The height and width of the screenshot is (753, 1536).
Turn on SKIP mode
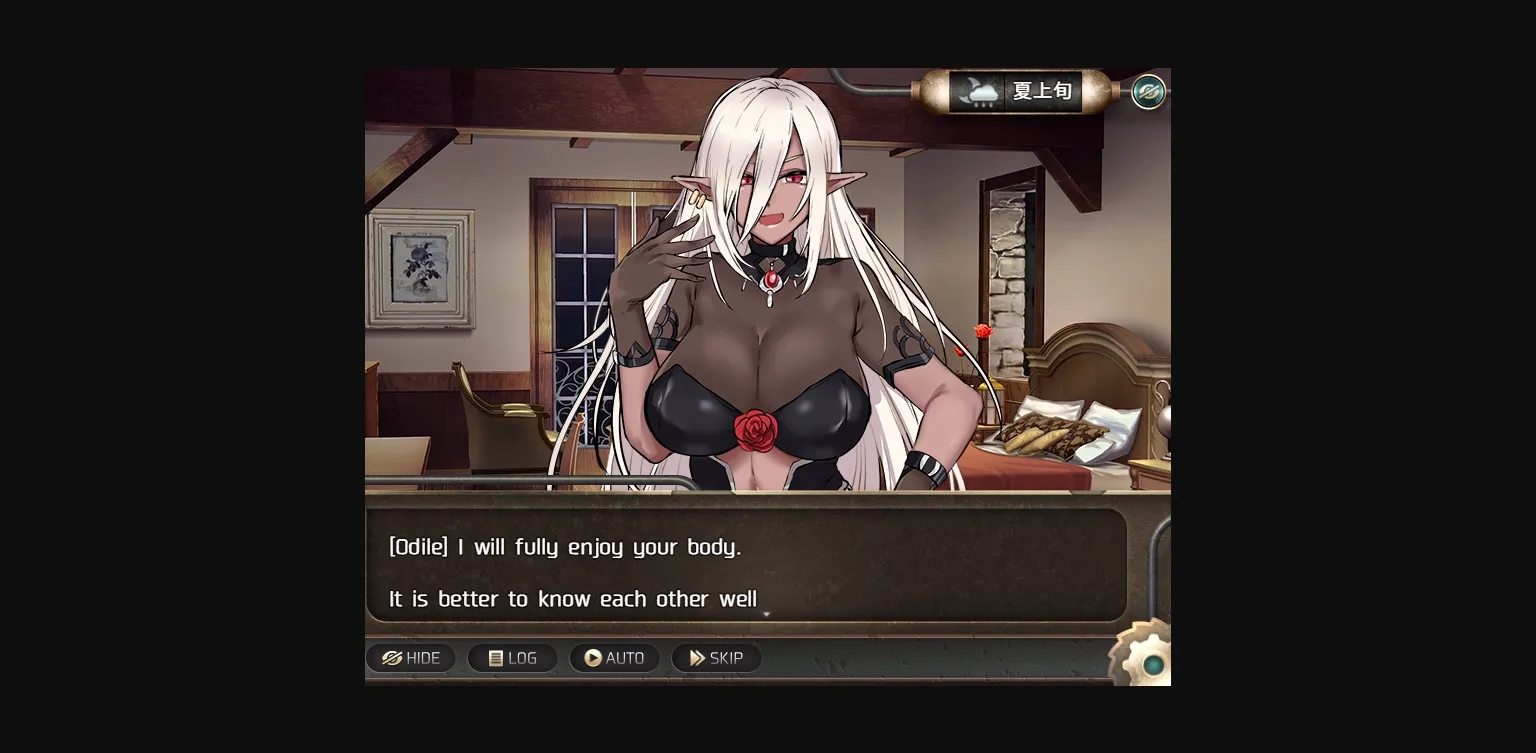pyautogui.click(x=716, y=658)
